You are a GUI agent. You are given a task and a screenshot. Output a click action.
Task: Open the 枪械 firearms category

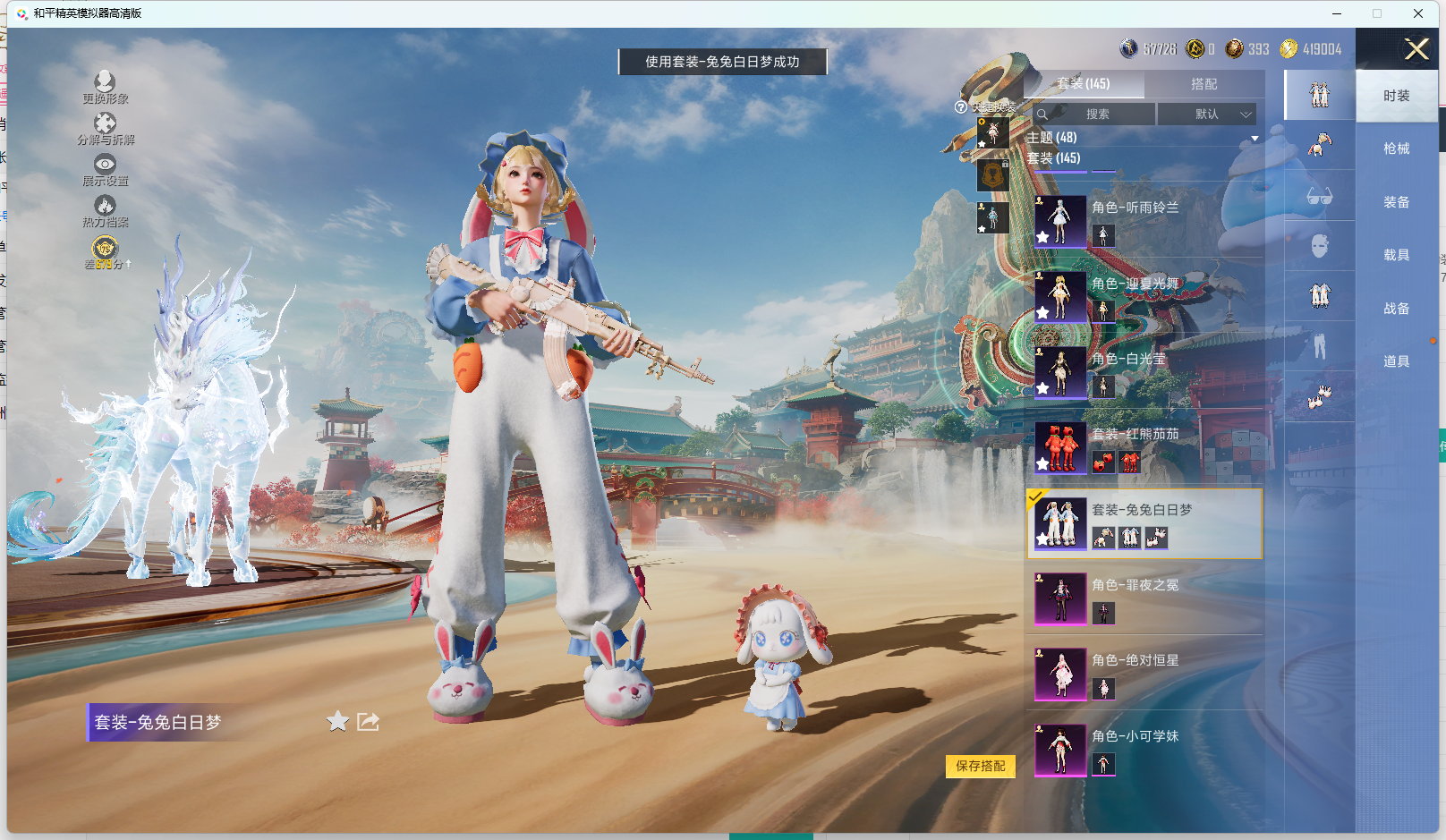click(x=1396, y=148)
